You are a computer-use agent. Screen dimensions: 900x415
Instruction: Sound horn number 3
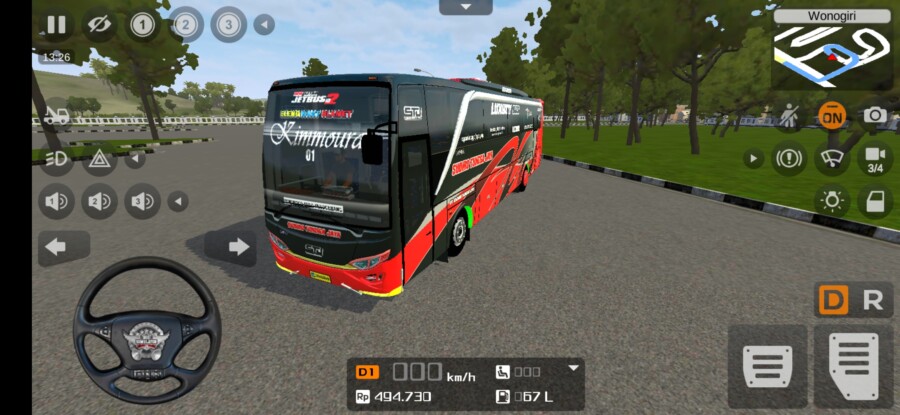[x=142, y=201]
